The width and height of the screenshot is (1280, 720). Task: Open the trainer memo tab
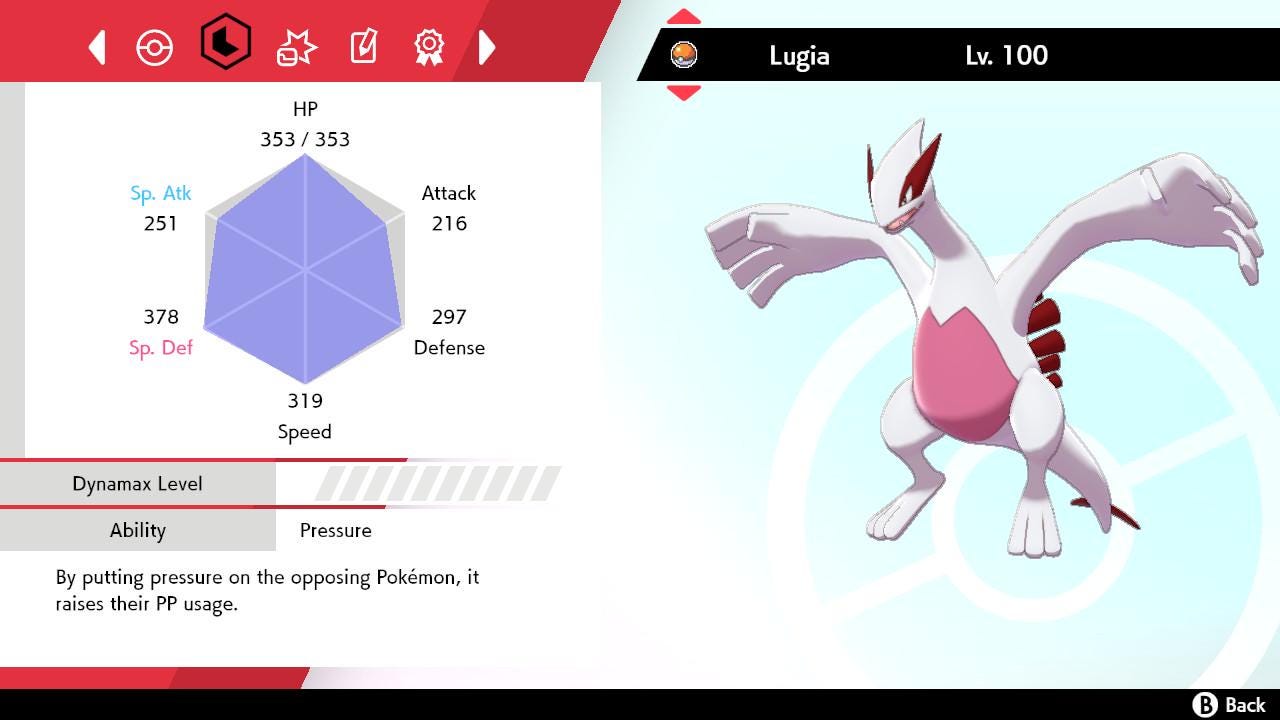(x=363, y=47)
